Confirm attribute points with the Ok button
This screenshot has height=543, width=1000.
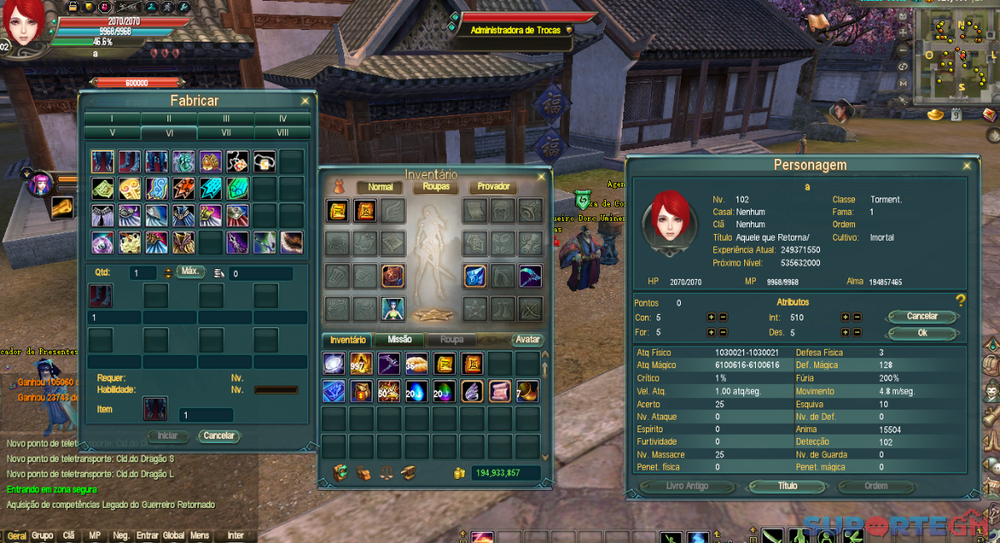[922, 333]
